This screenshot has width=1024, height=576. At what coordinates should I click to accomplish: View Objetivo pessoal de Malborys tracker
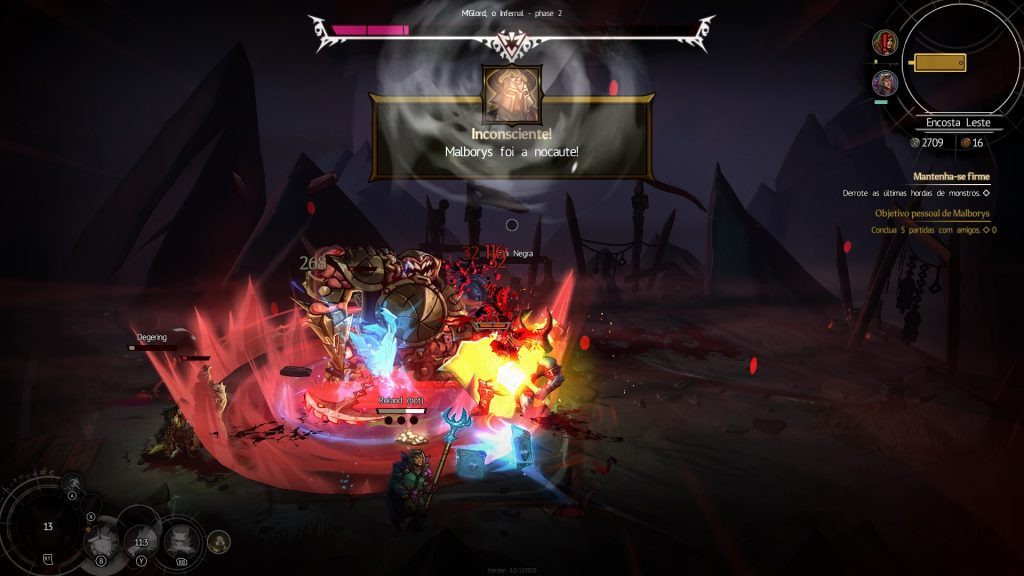coord(931,214)
